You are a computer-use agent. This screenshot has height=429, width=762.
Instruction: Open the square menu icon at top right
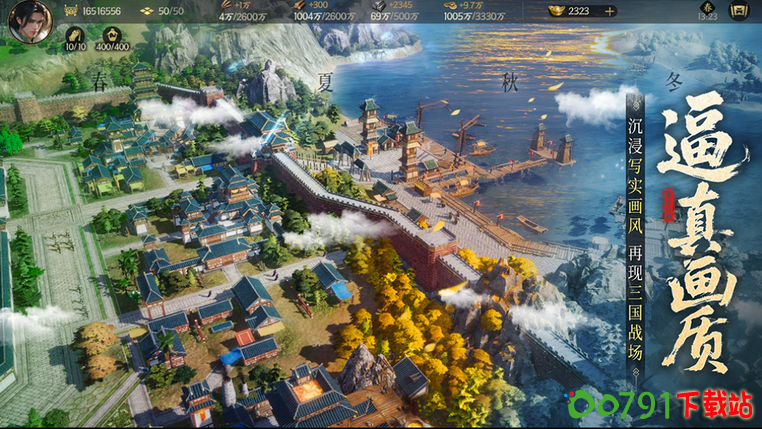point(738,12)
